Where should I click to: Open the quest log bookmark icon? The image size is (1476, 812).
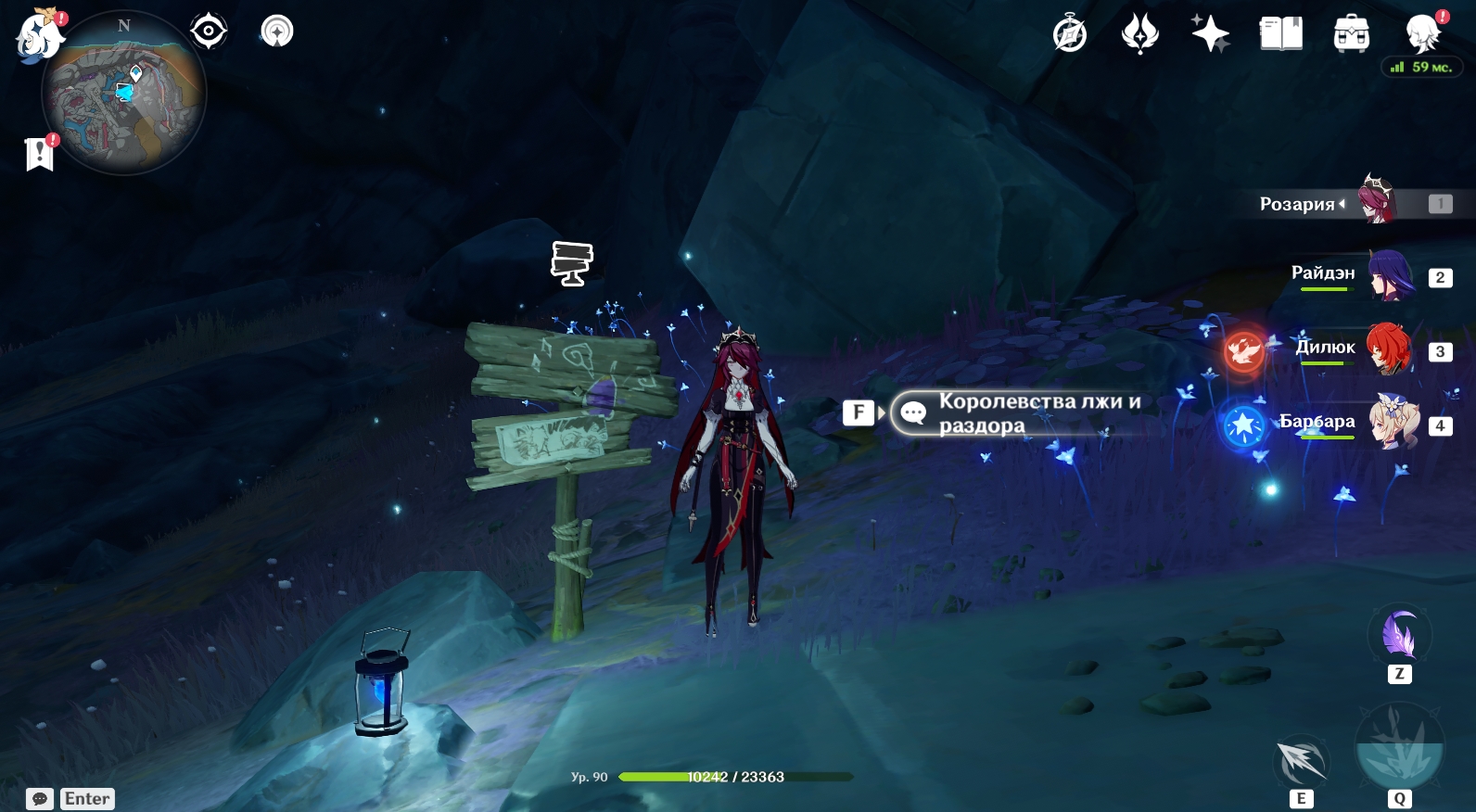(x=40, y=154)
